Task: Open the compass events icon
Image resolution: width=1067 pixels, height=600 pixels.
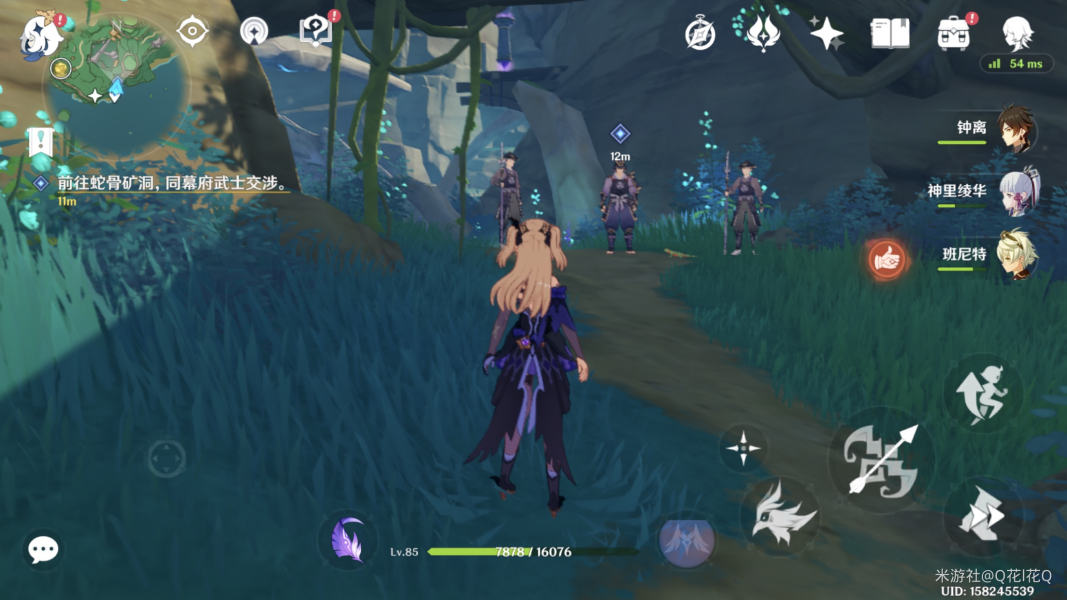Action: (700, 33)
